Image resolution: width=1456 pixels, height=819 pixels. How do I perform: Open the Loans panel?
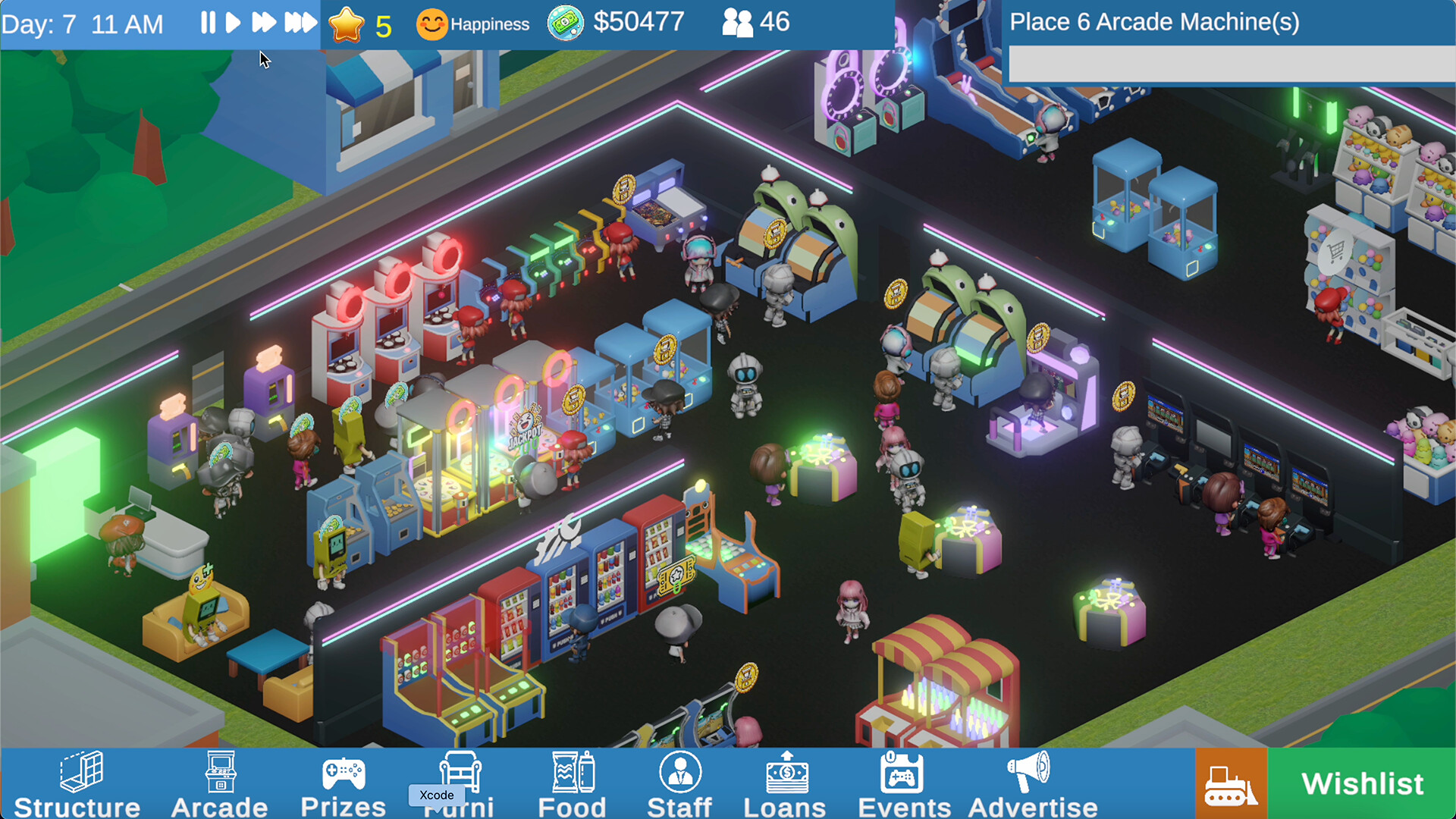pos(786,781)
